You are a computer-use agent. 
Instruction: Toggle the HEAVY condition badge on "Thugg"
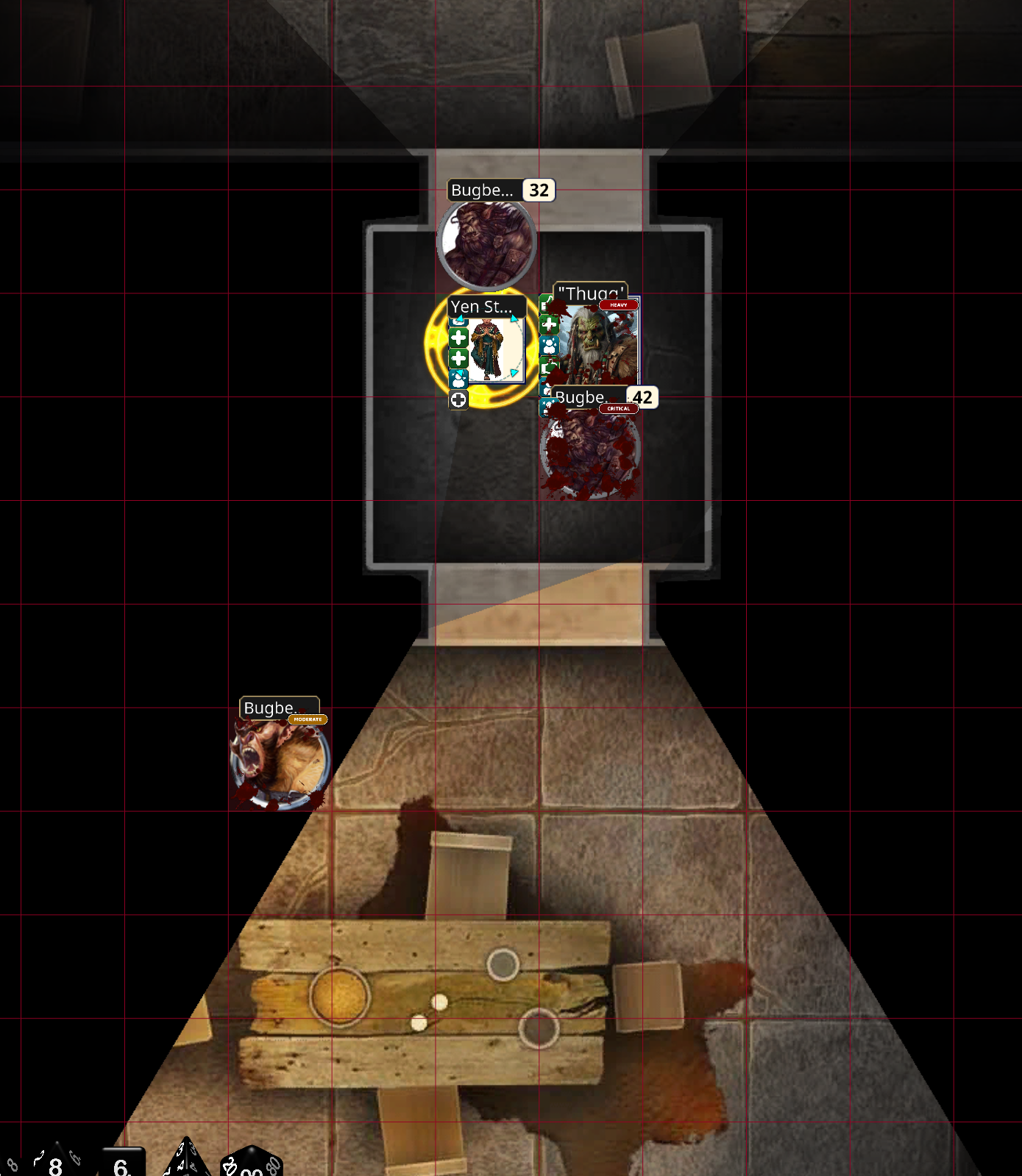tap(617, 305)
